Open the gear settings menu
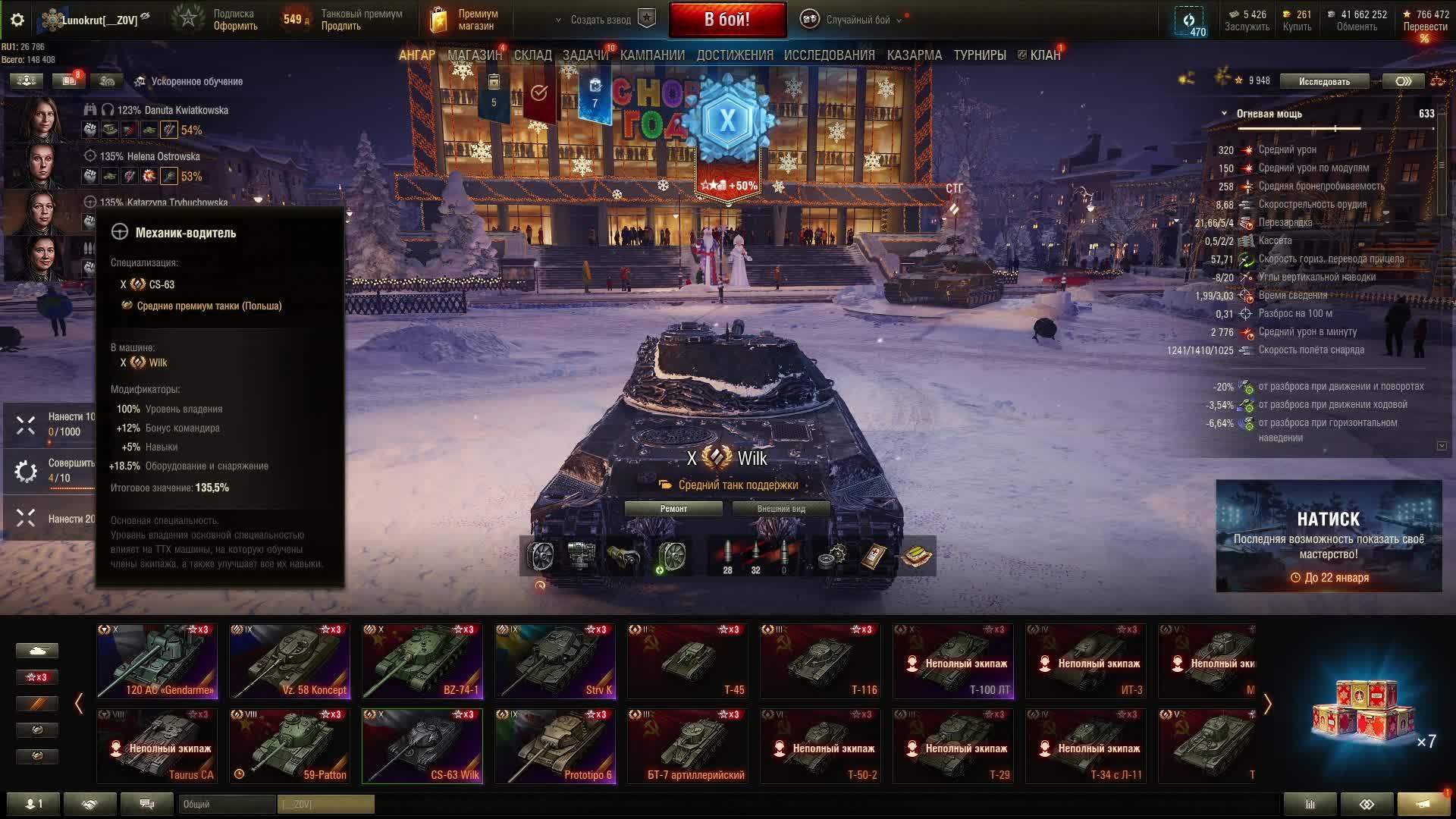This screenshot has width=1456, height=819. click(x=17, y=20)
